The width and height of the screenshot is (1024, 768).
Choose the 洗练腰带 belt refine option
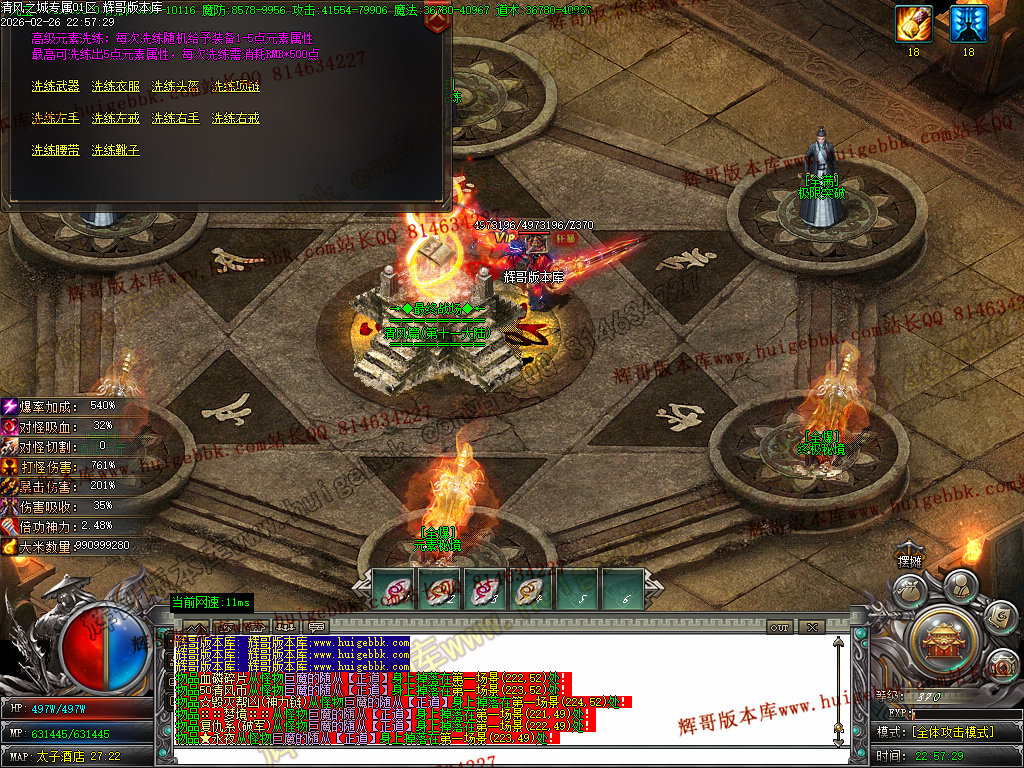coord(55,150)
